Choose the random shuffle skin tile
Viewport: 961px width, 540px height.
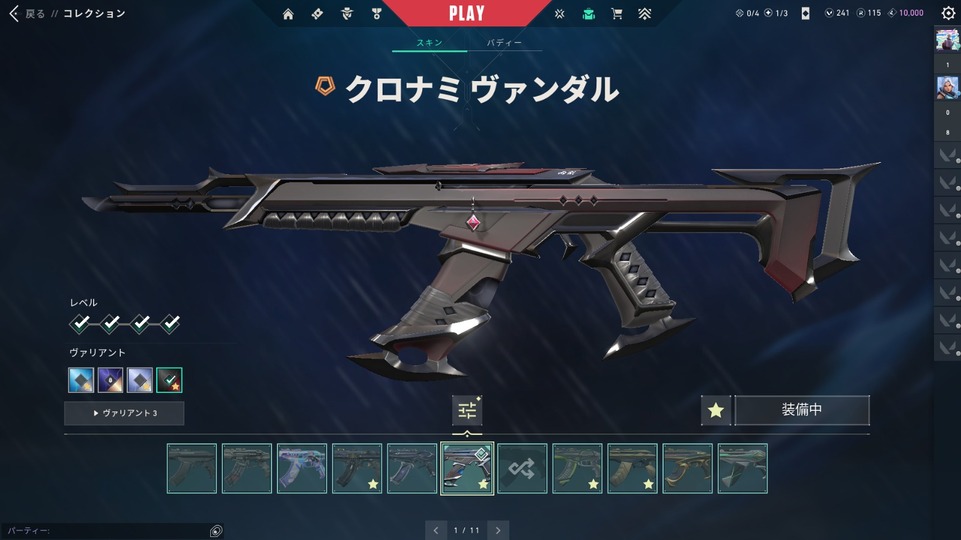tap(522, 468)
